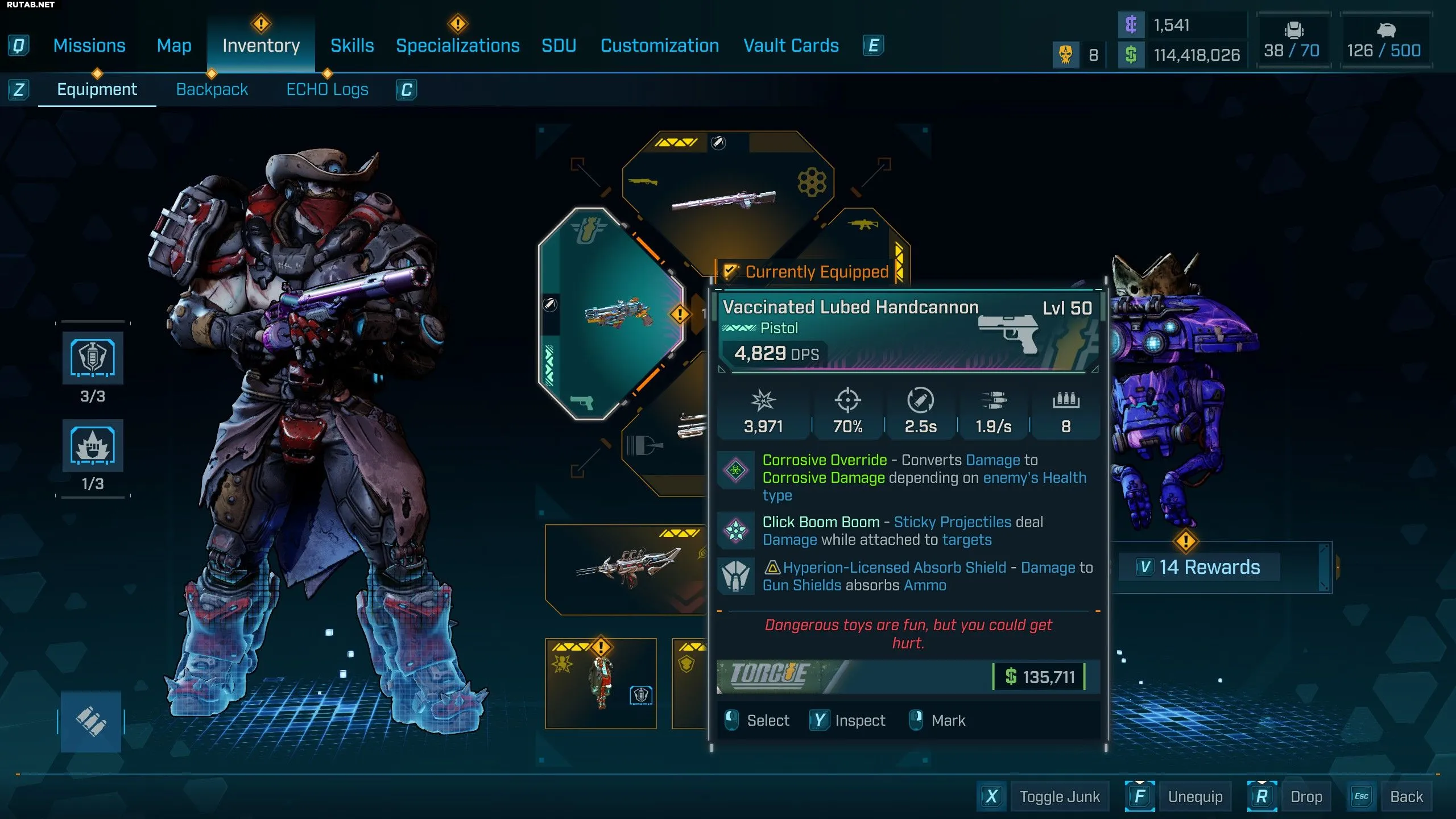Open the ammo icon button below character
The width and height of the screenshot is (1456, 819).
click(x=91, y=721)
